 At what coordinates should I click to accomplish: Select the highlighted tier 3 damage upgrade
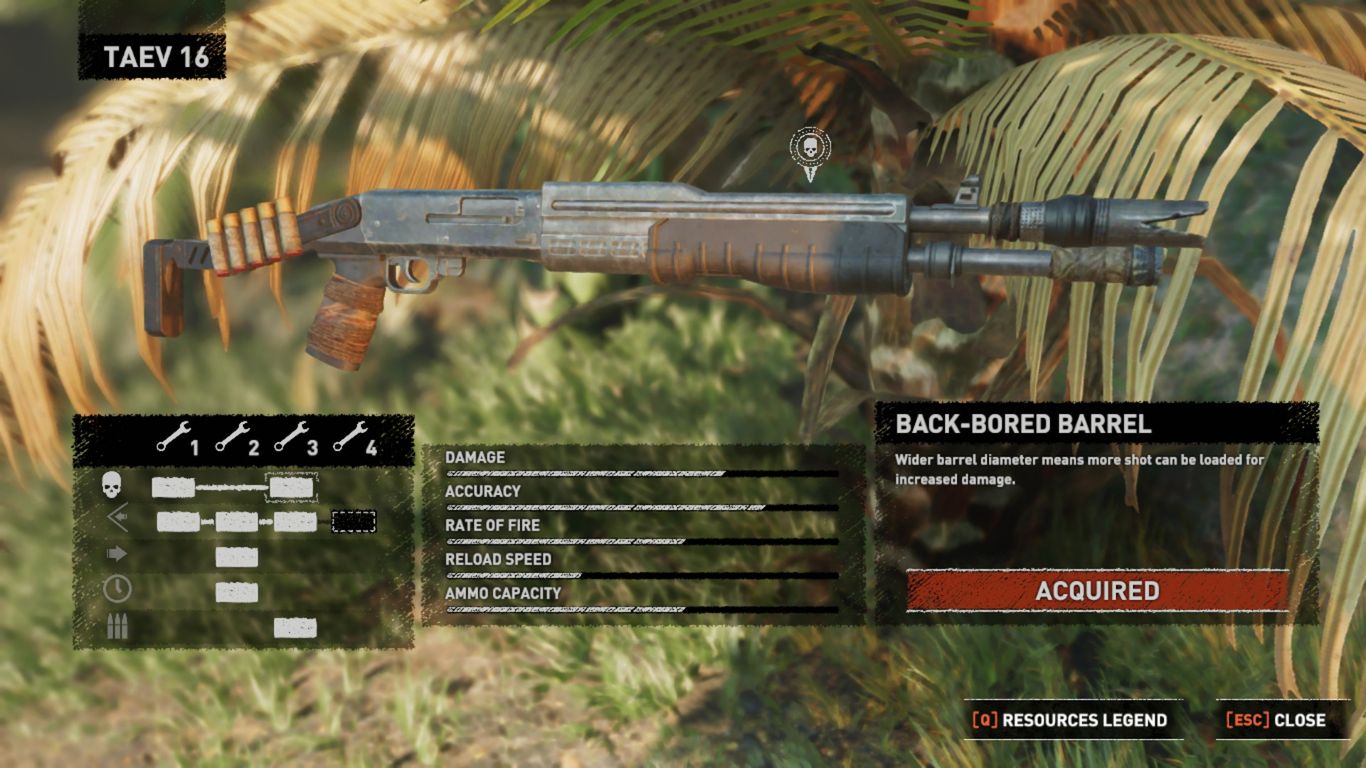292,488
